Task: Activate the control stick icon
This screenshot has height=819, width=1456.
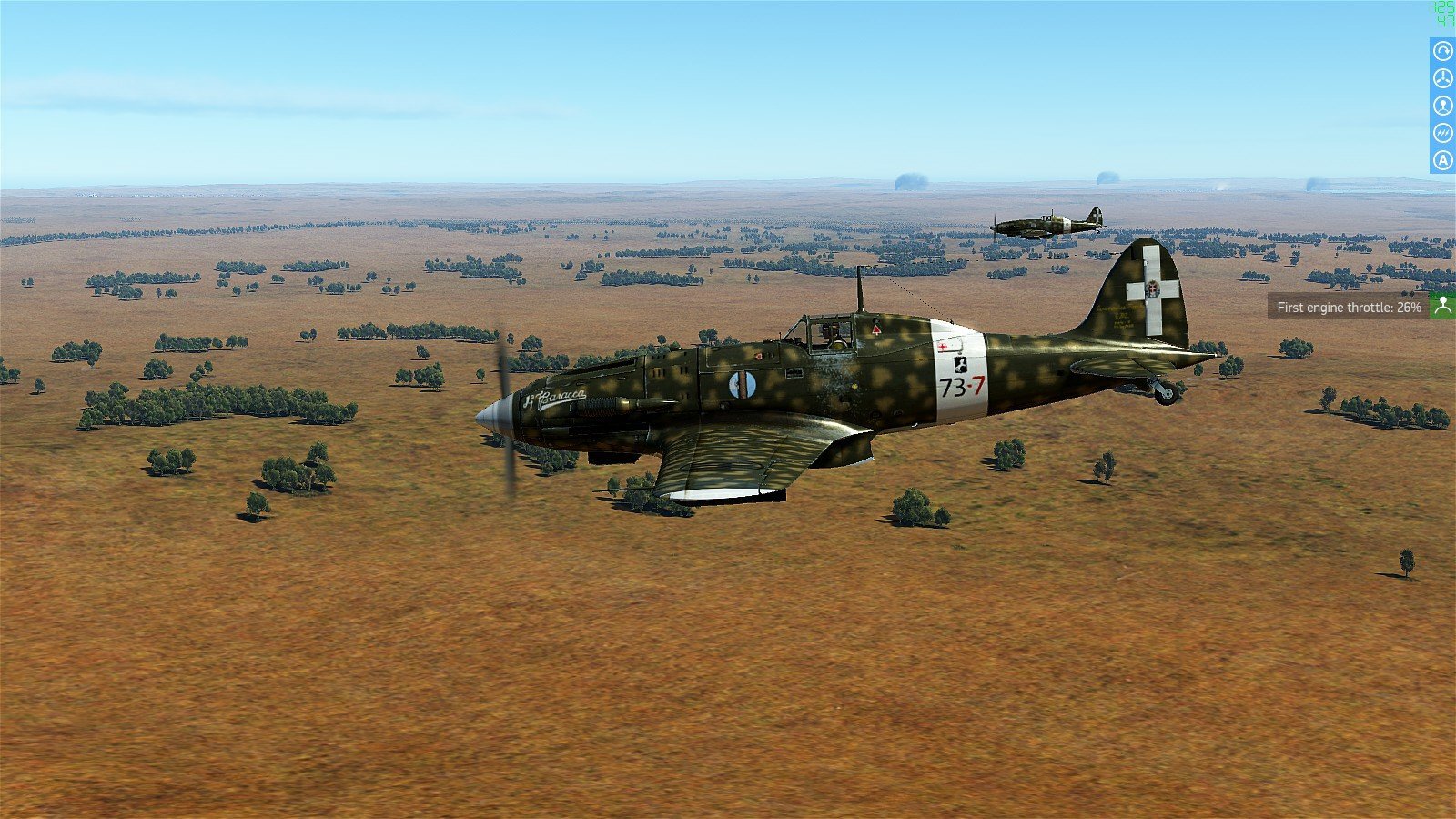Action: click(x=1442, y=106)
